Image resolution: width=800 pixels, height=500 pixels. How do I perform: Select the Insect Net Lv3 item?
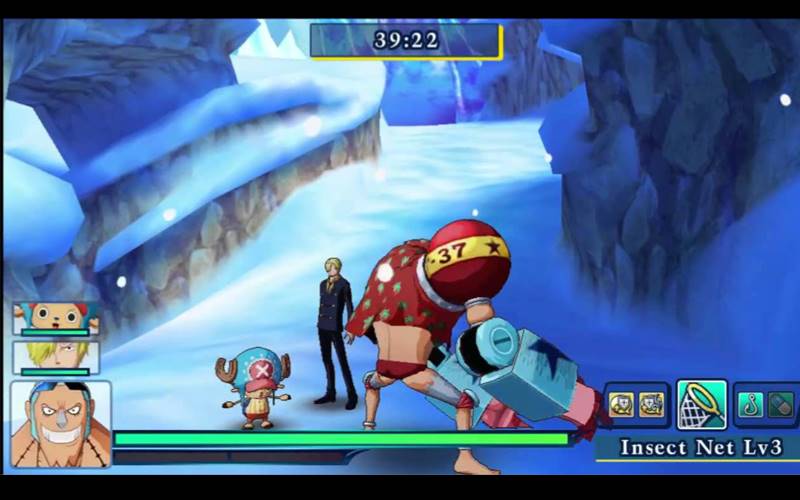(x=701, y=404)
